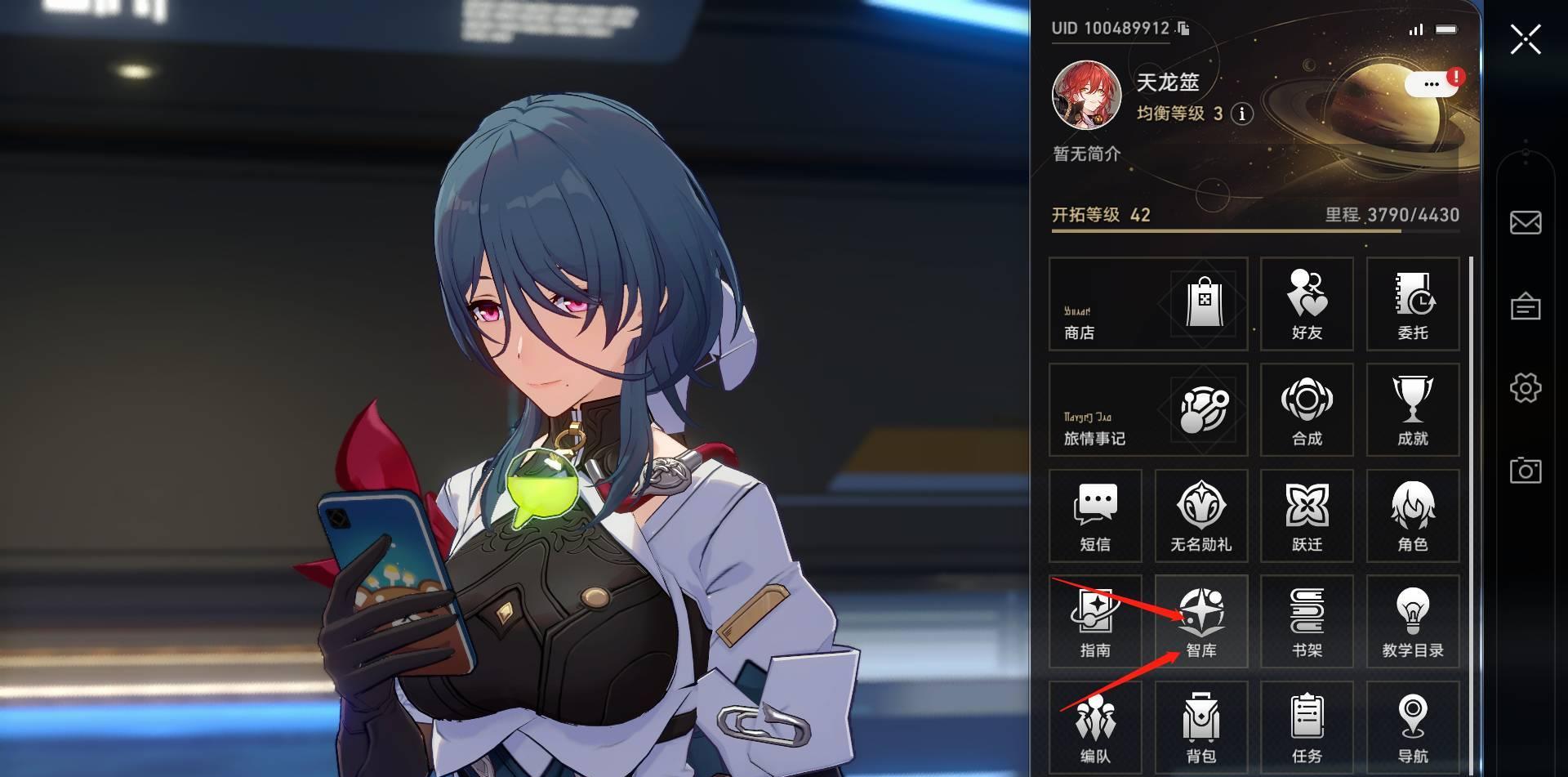Click the 商店 (Store) button
Screen dimensions: 1568x777
click(x=1147, y=304)
